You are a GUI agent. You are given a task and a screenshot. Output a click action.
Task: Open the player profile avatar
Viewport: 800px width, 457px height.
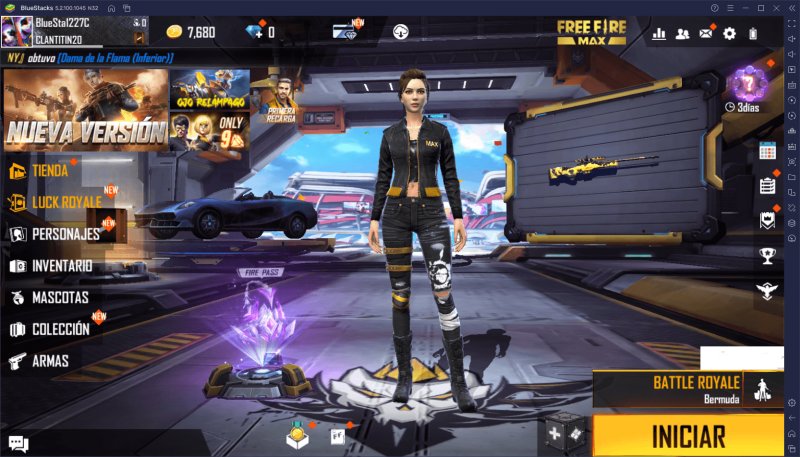(17, 32)
